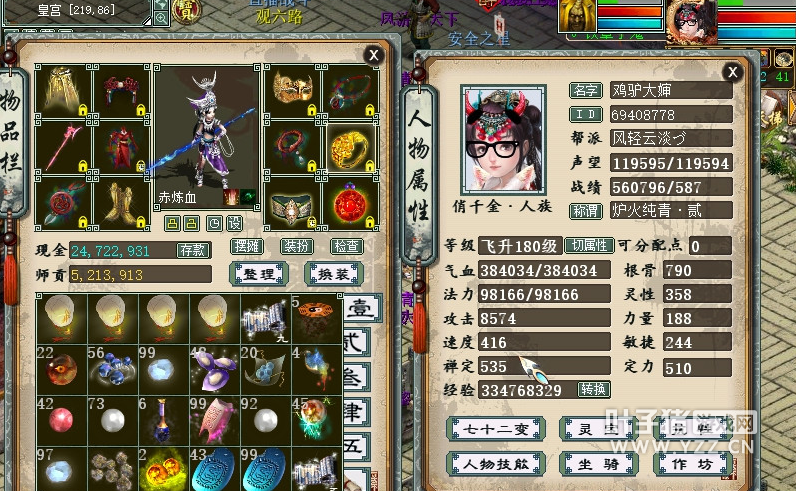796x491 pixels.
Task: Click the 转换 experience convert button
Action: pos(593,389)
